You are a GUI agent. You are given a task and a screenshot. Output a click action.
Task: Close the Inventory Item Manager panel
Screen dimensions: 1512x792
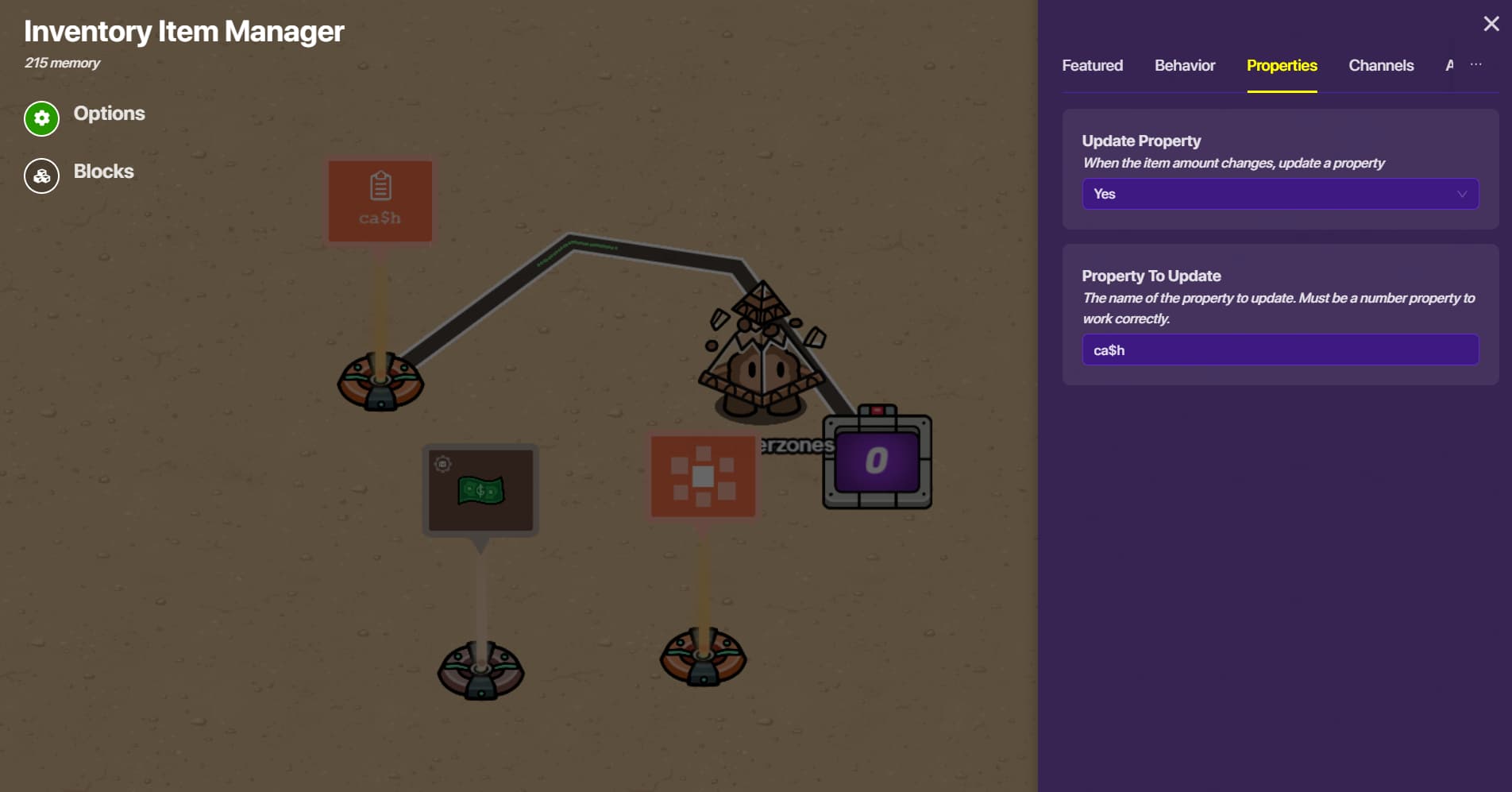click(x=1491, y=24)
